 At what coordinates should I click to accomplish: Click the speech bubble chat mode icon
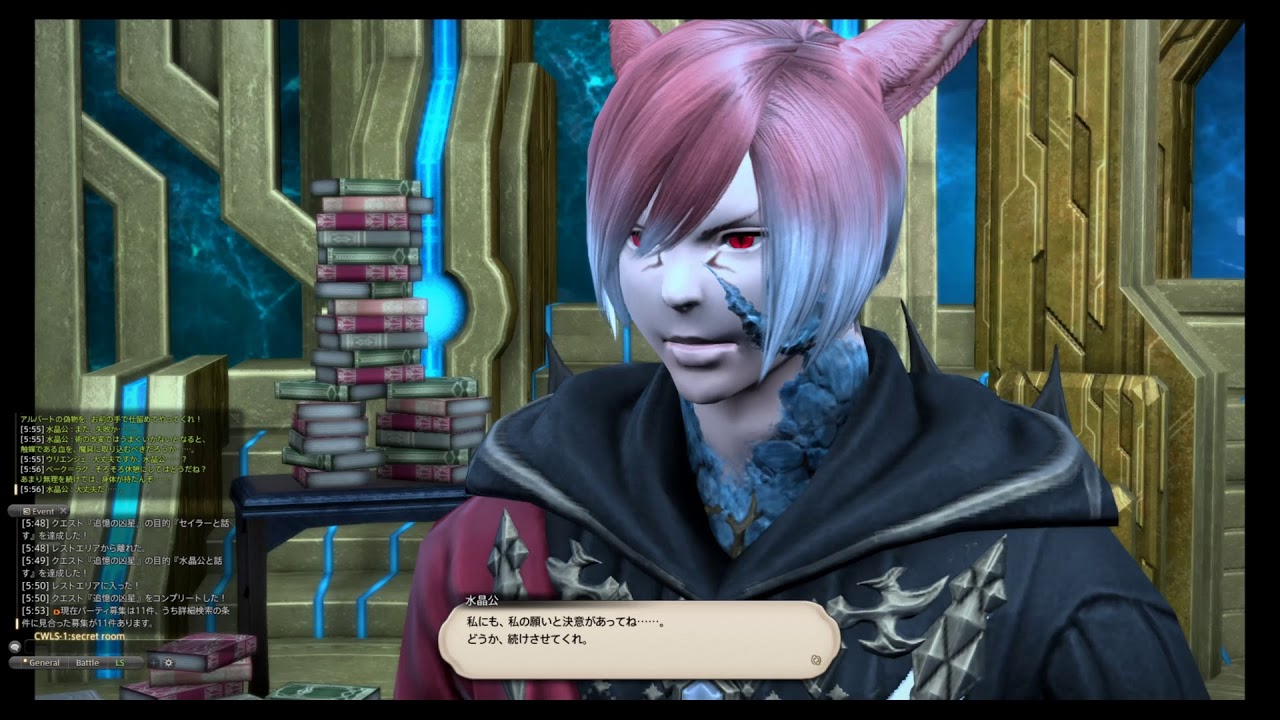(x=15, y=647)
